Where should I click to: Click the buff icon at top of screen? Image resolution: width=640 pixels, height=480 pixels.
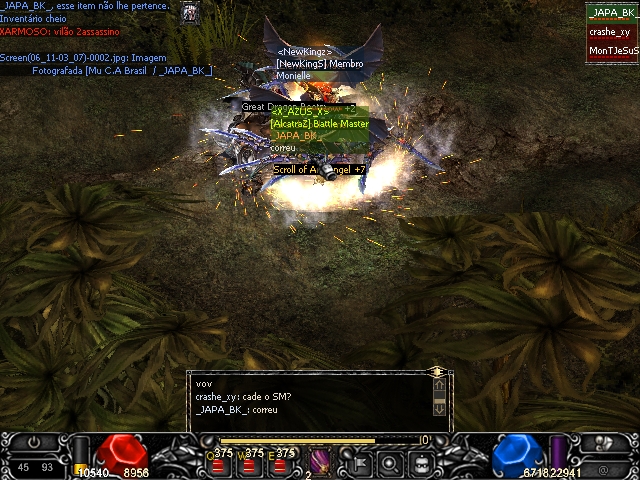[x=191, y=11]
